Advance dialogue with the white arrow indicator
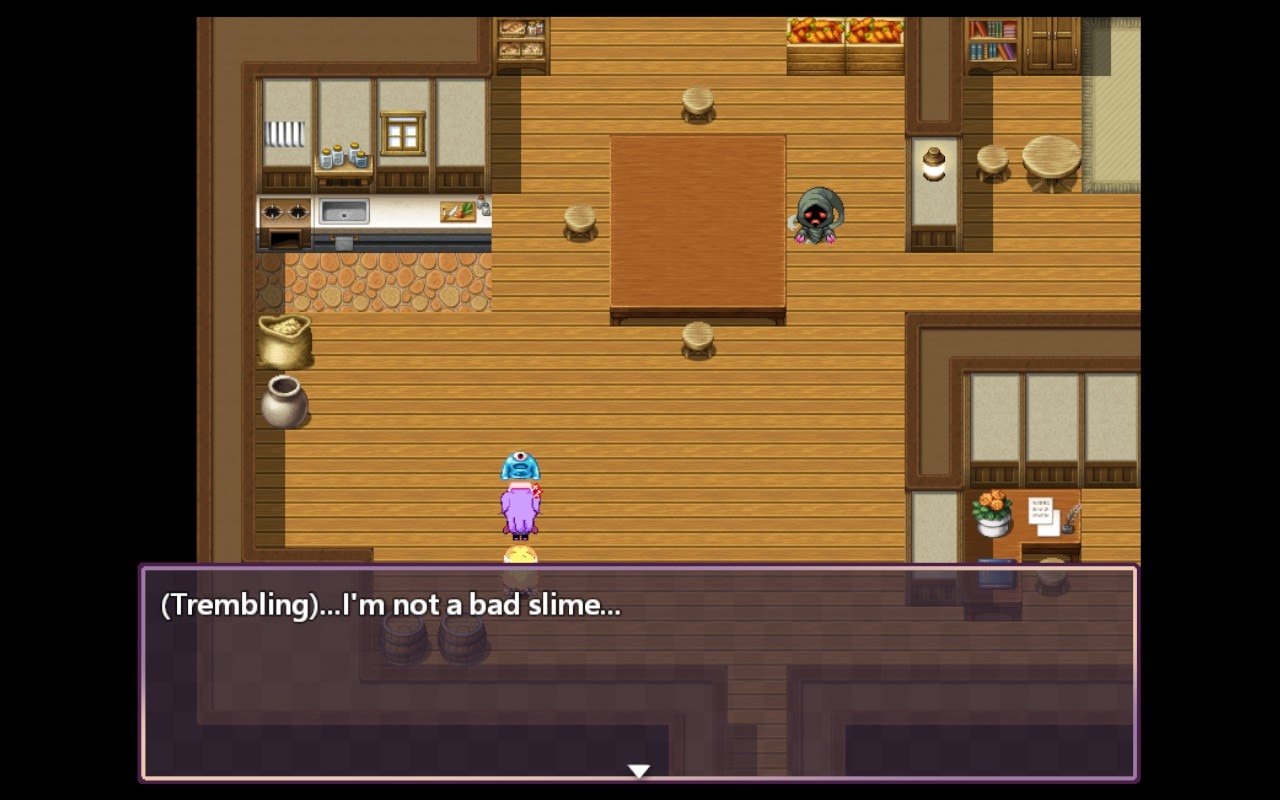This screenshot has height=800, width=1280. pos(638,770)
